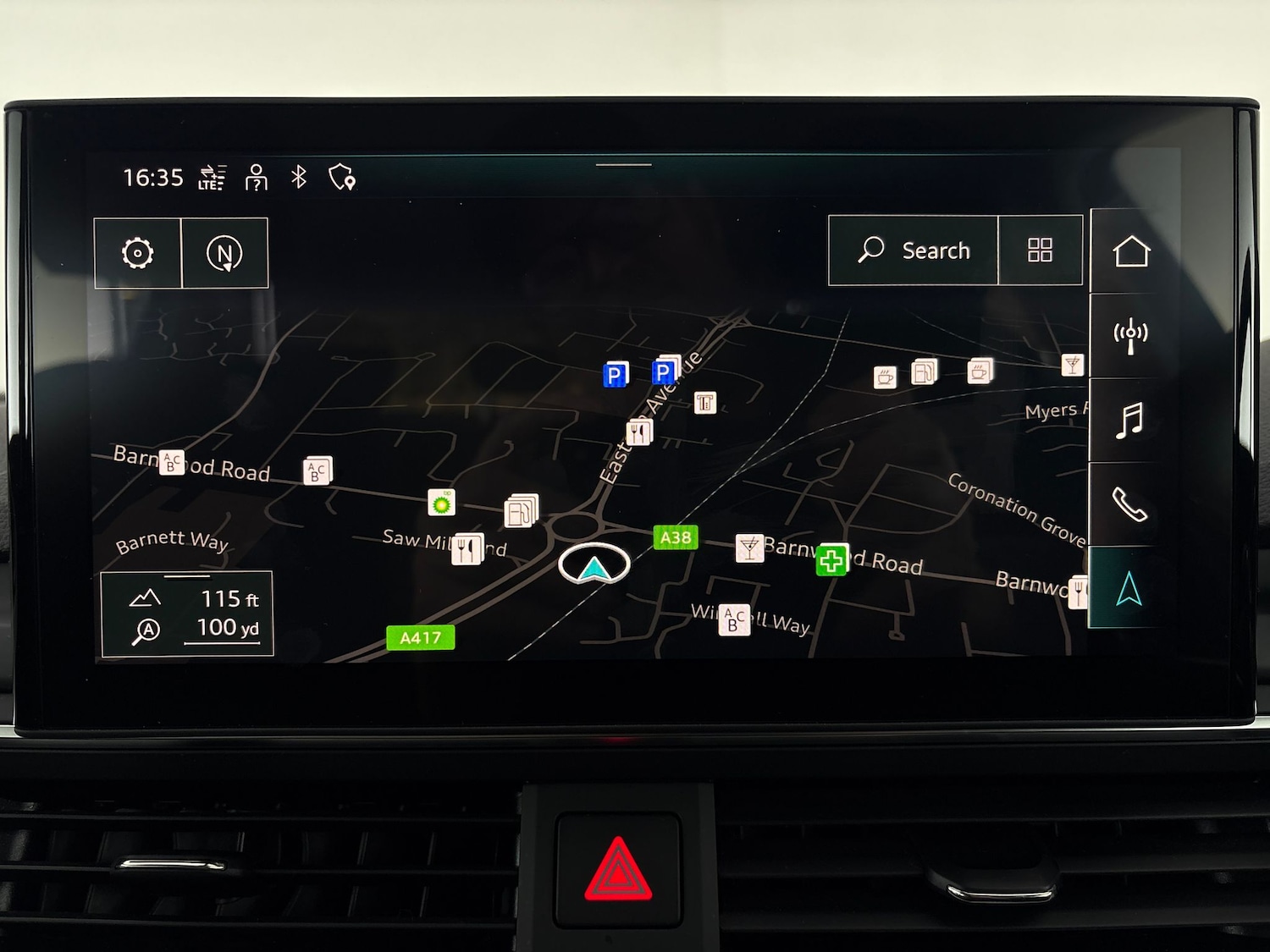Select the highlighted Navigation tab in sidebar
1270x952 pixels.
[x=1129, y=582]
